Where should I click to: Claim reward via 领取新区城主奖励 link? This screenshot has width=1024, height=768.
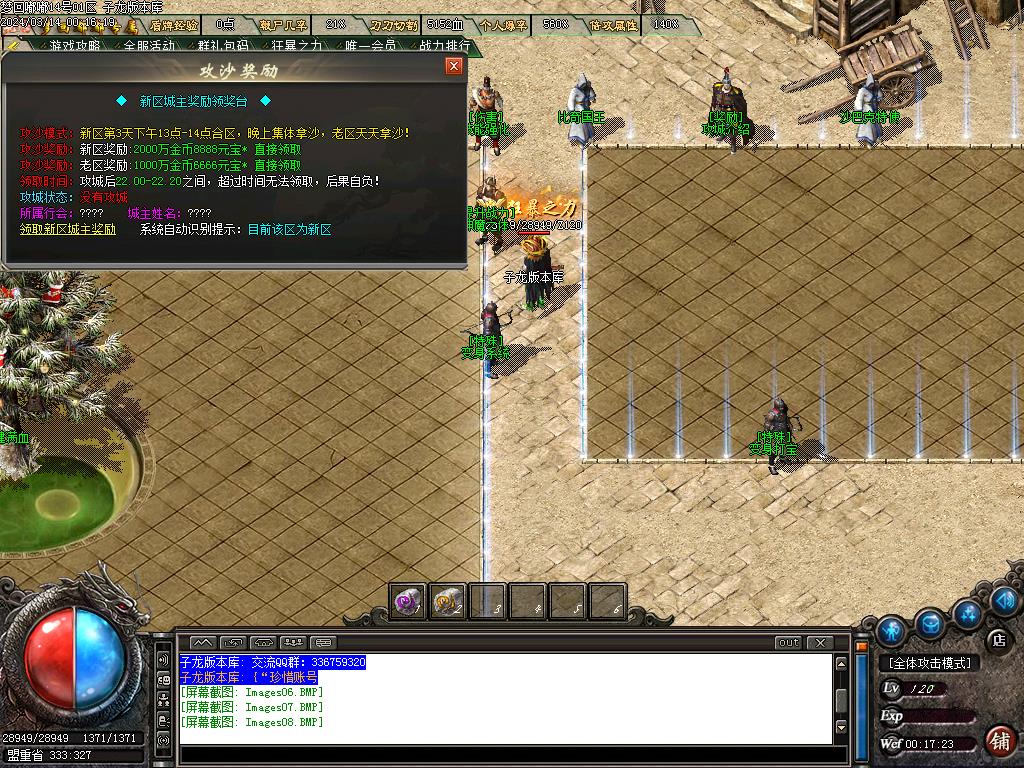click(x=68, y=229)
